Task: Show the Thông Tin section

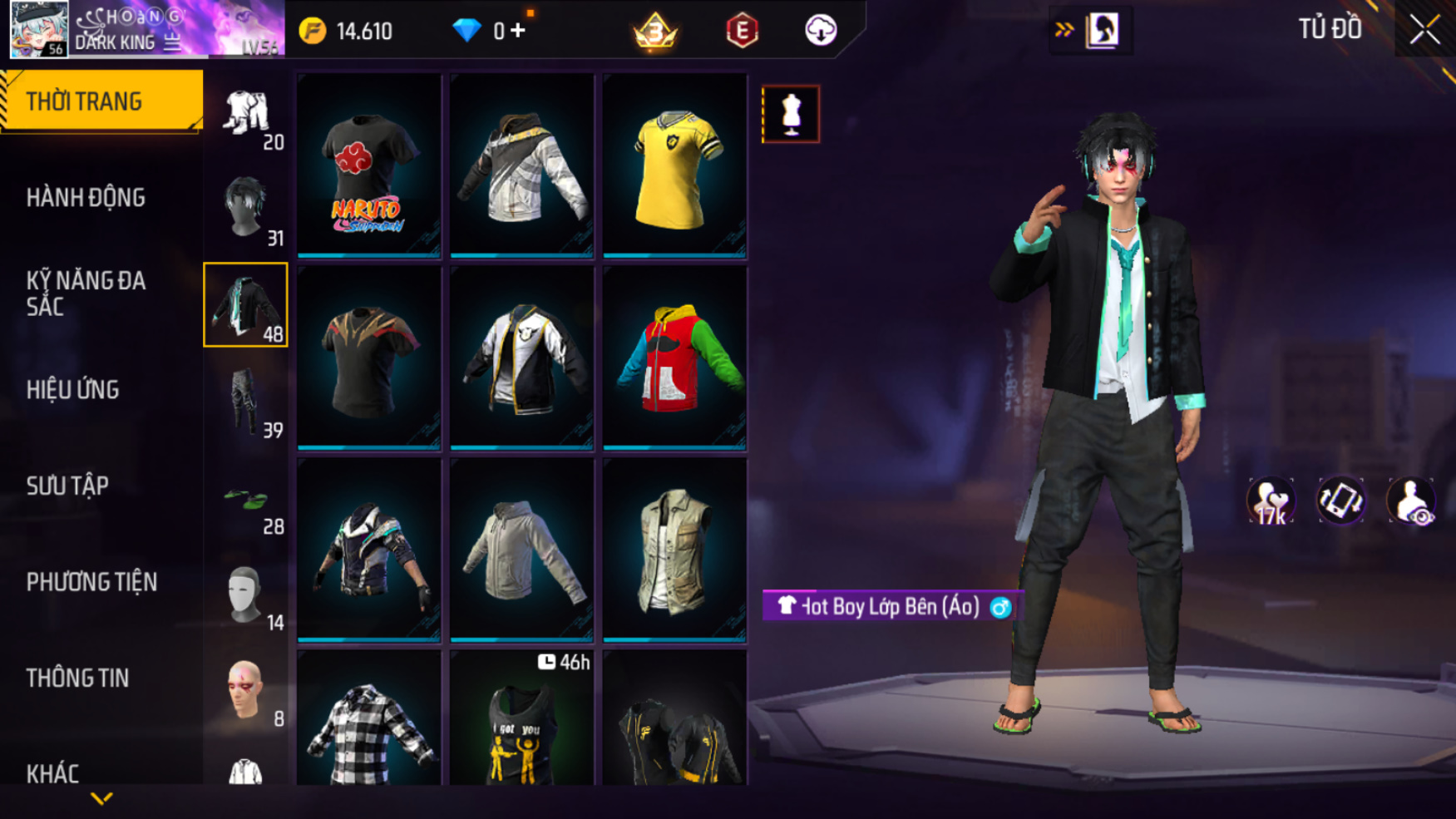Action: [77, 678]
